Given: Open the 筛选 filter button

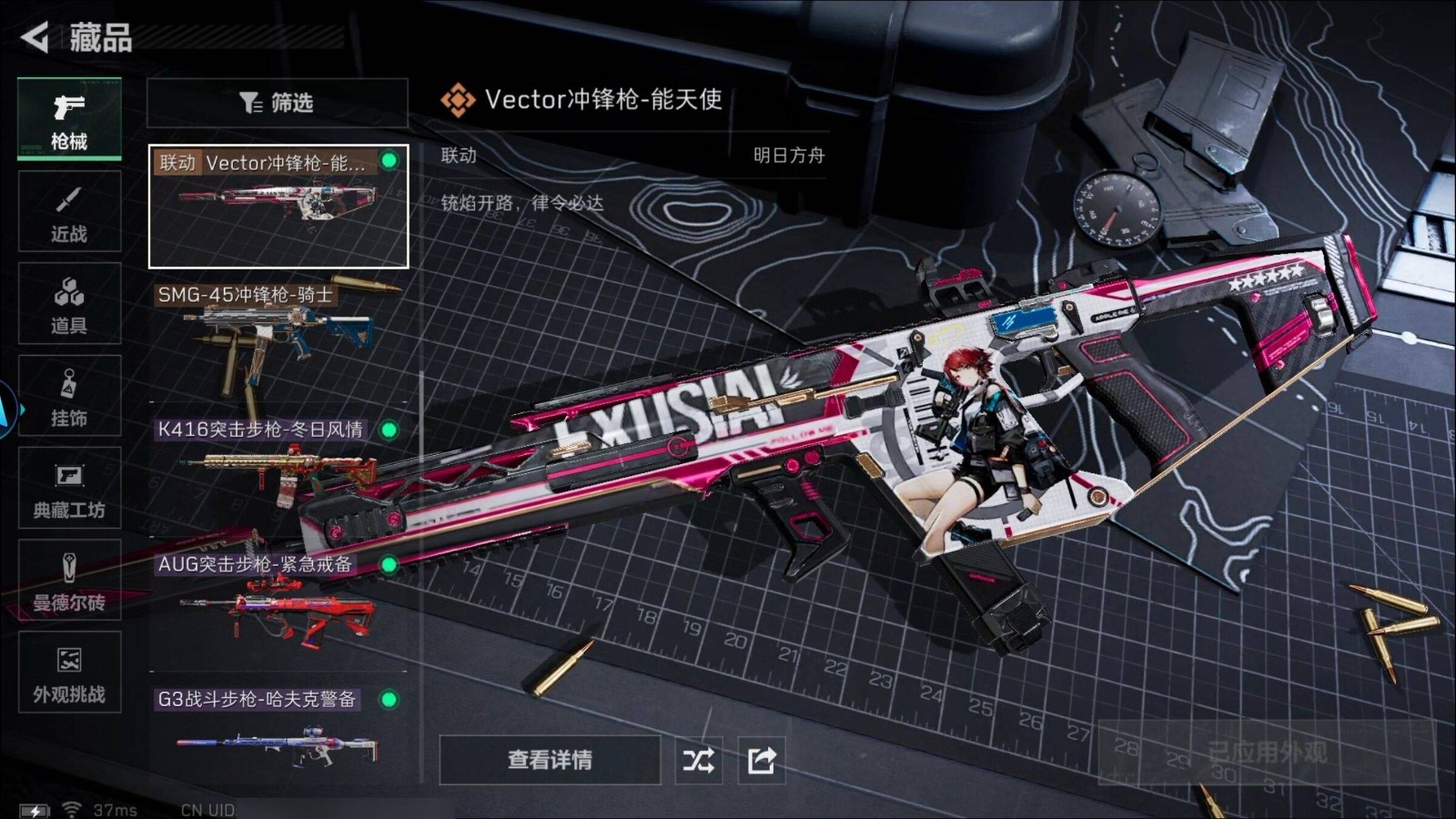Looking at the screenshot, I should point(277,103).
